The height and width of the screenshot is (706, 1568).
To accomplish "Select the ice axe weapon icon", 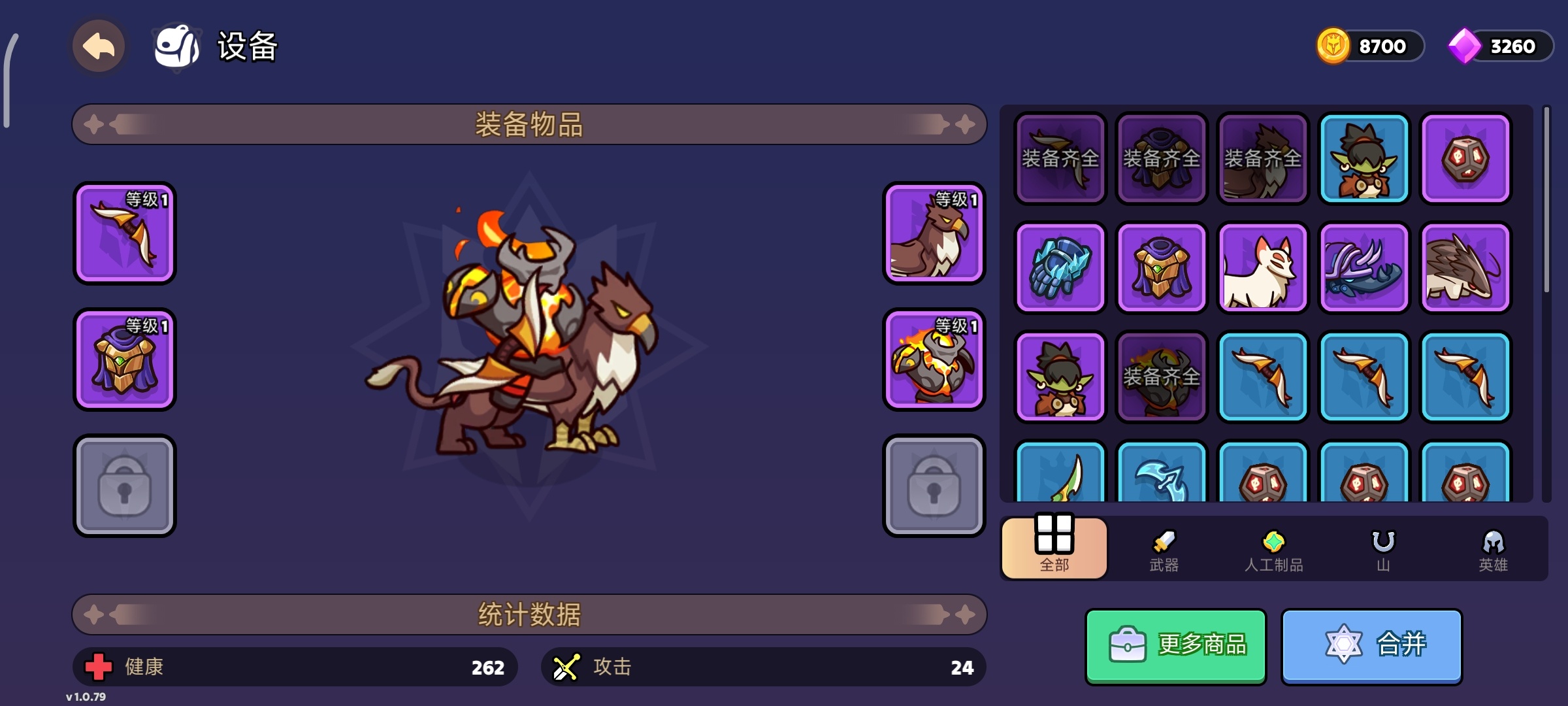I will click(x=1162, y=477).
